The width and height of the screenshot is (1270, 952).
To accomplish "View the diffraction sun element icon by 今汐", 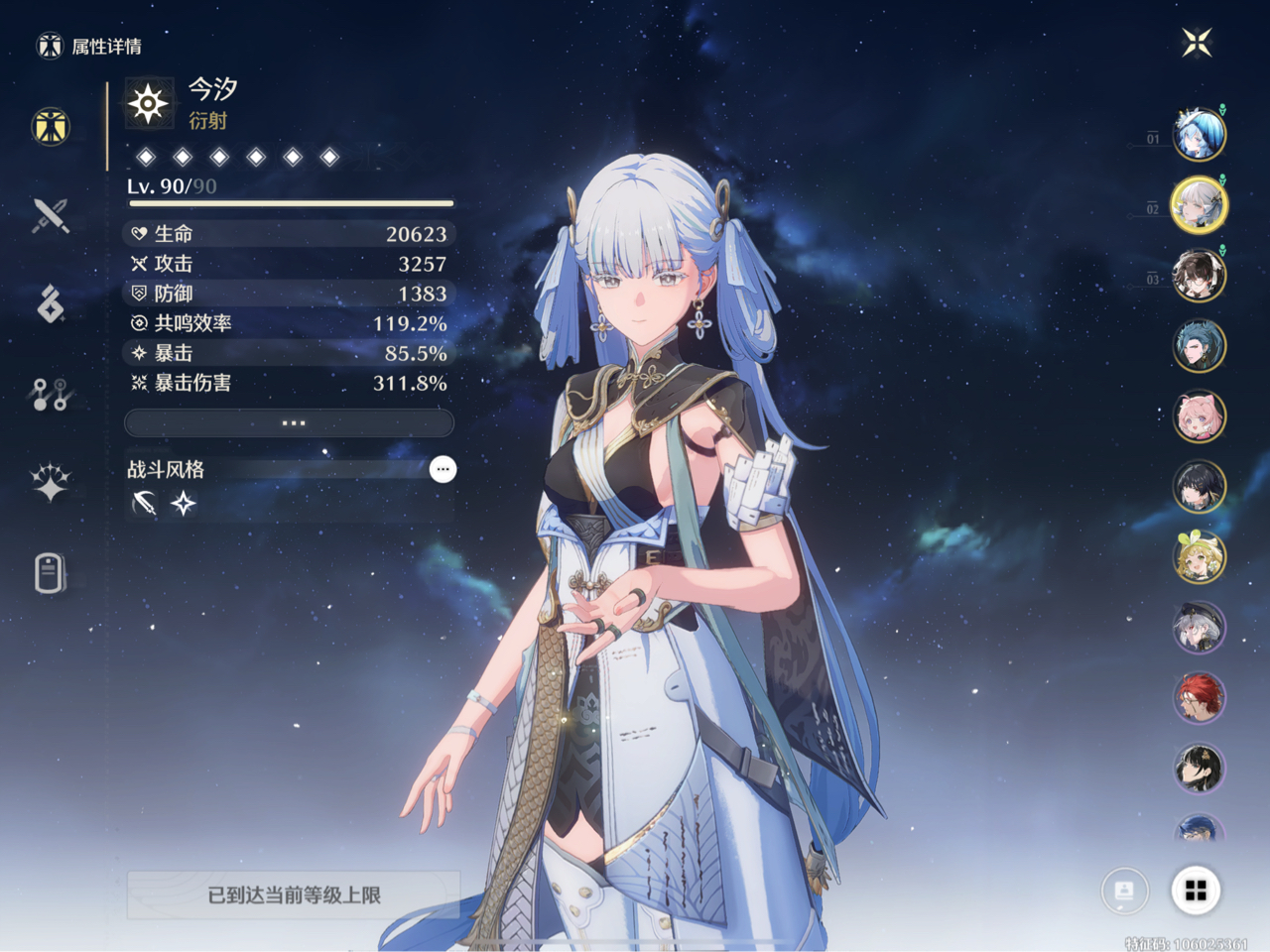I will [x=148, y=103].
